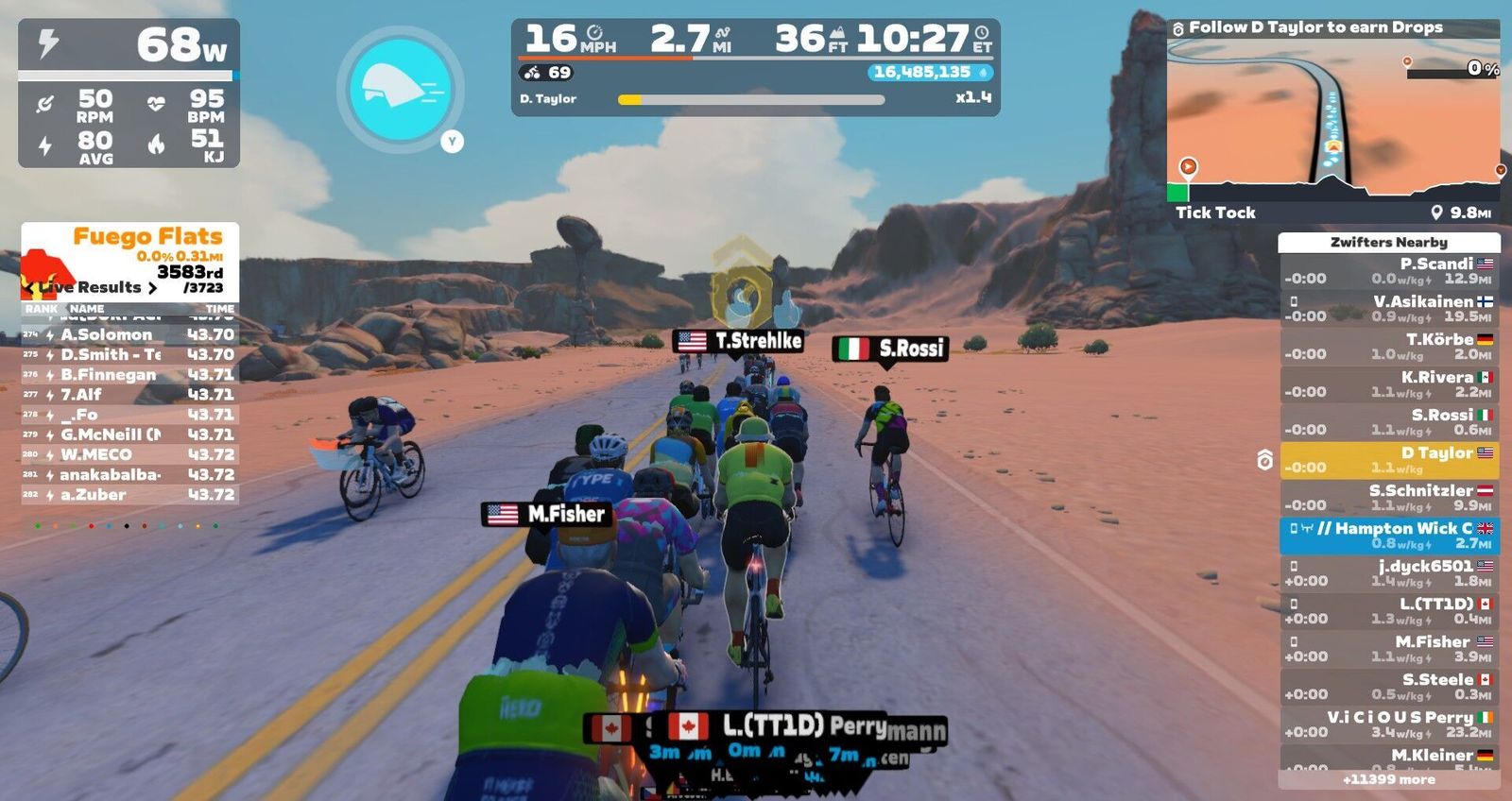1512x801 pixels.
Task: Select K.Rivera rider row
Action: (1388, 384)
